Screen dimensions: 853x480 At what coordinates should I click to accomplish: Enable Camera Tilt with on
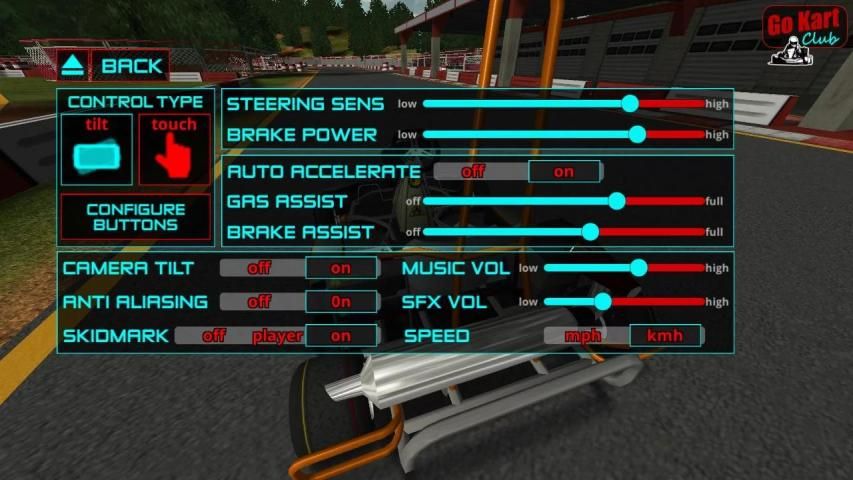coord(341,268)
